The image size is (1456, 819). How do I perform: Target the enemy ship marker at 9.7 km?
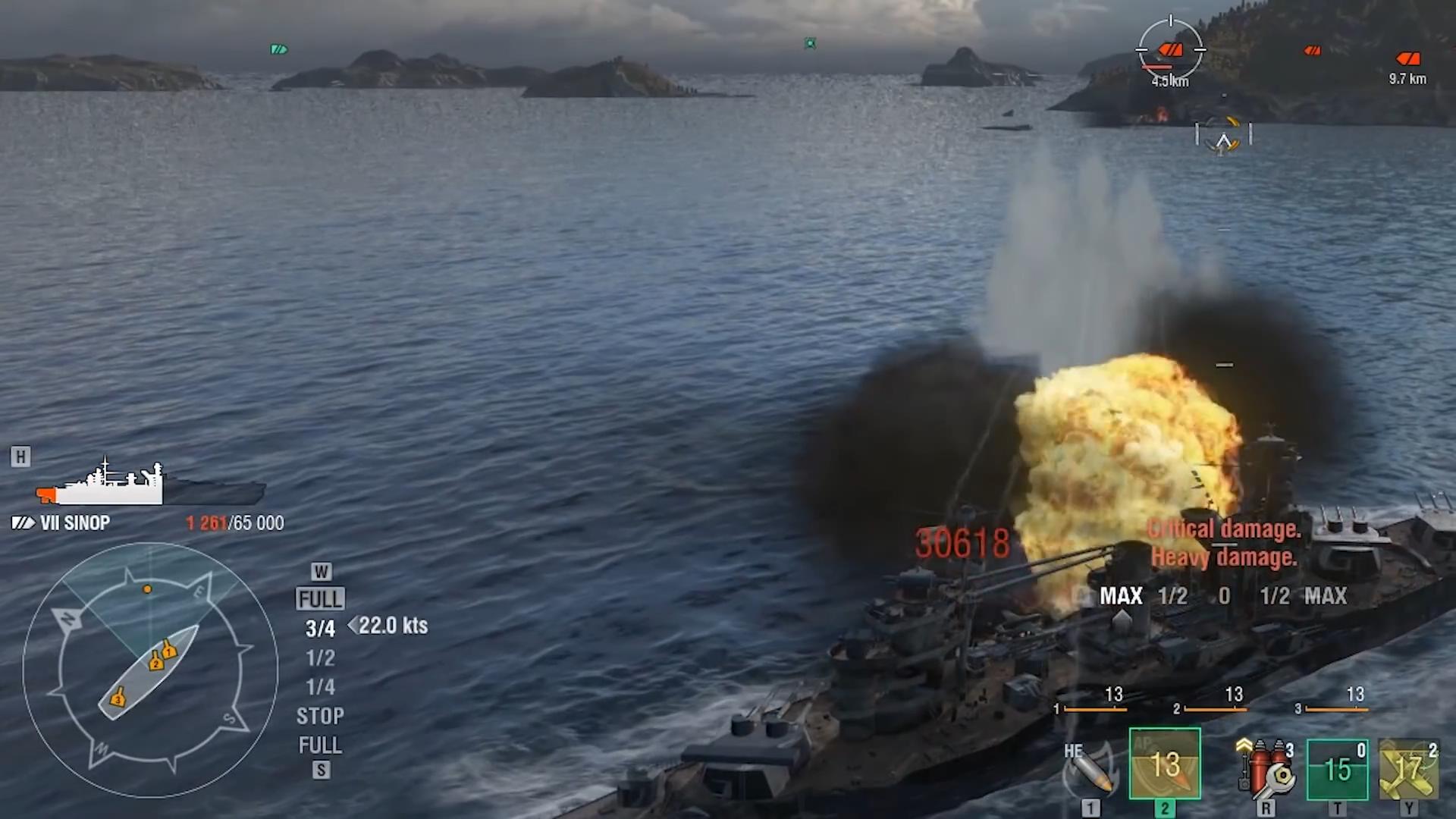[x=1408, y=59]
